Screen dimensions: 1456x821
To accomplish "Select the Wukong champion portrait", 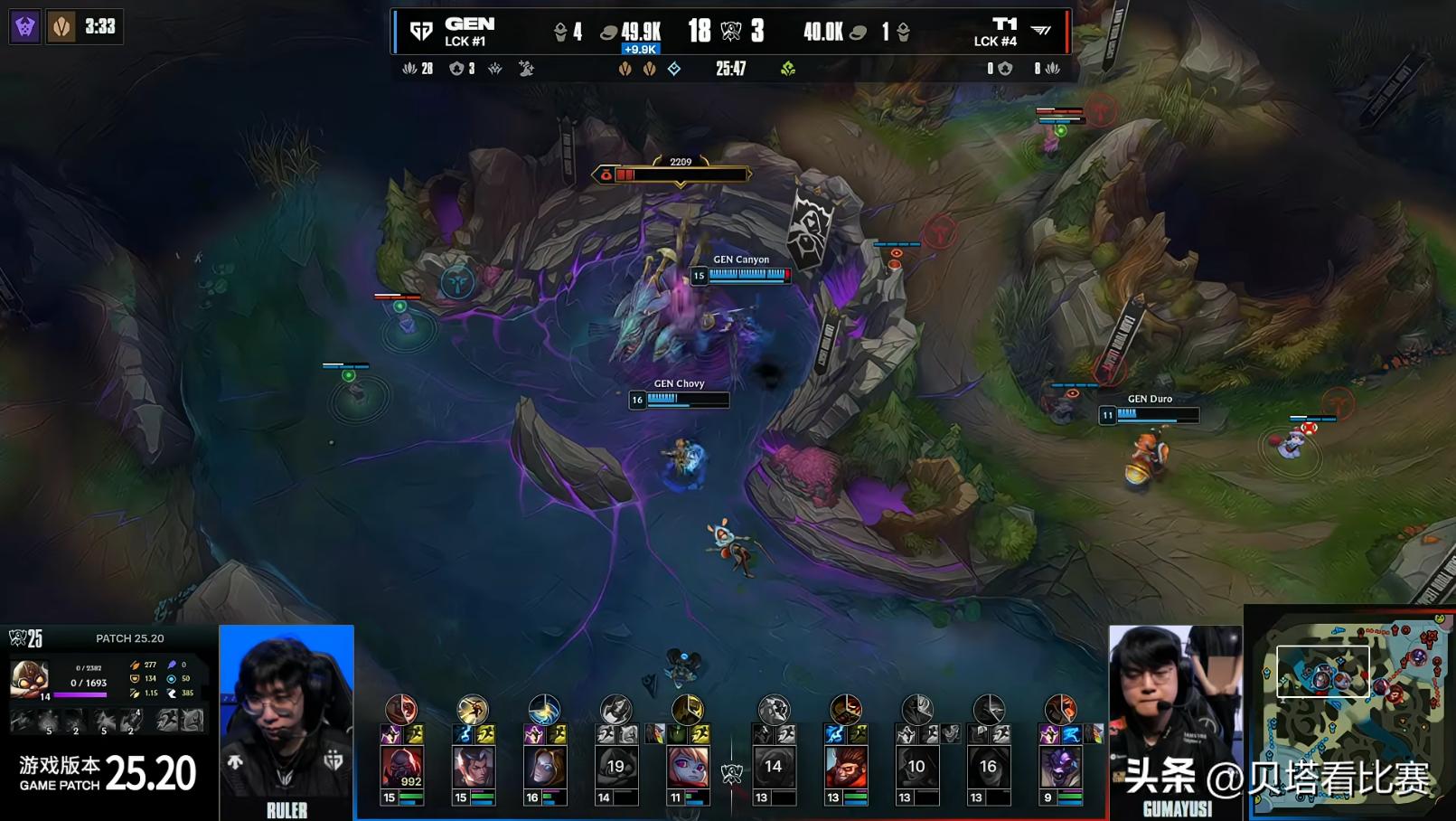I will 845,767.
